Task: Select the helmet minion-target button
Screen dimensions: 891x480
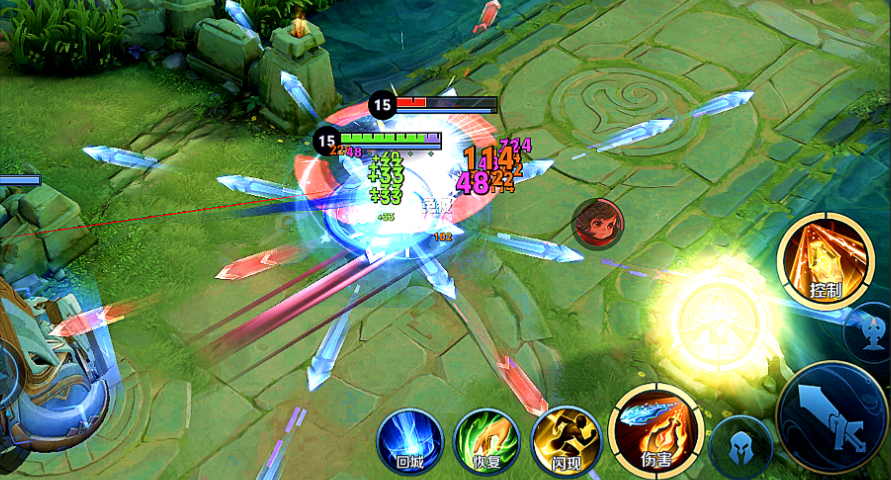Action: [740, 446]
